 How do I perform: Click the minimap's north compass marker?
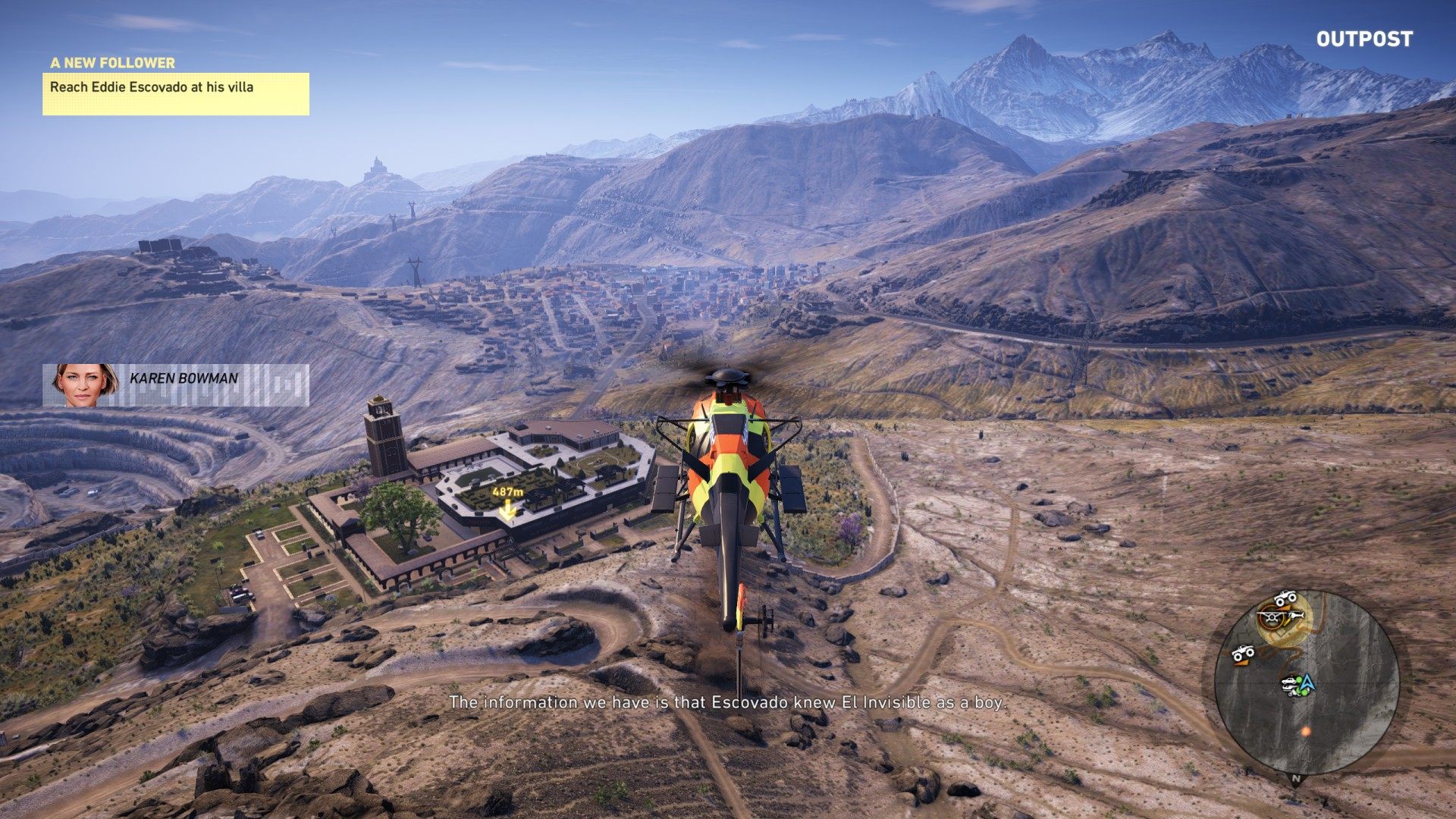(1296, 779)
